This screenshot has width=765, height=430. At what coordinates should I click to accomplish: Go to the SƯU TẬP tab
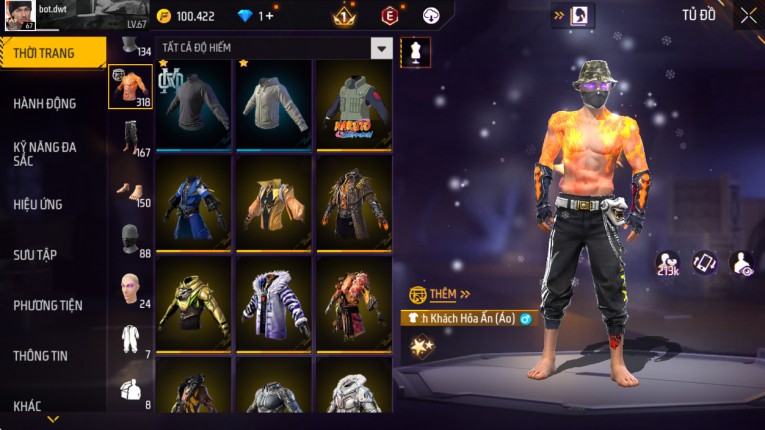35,255
